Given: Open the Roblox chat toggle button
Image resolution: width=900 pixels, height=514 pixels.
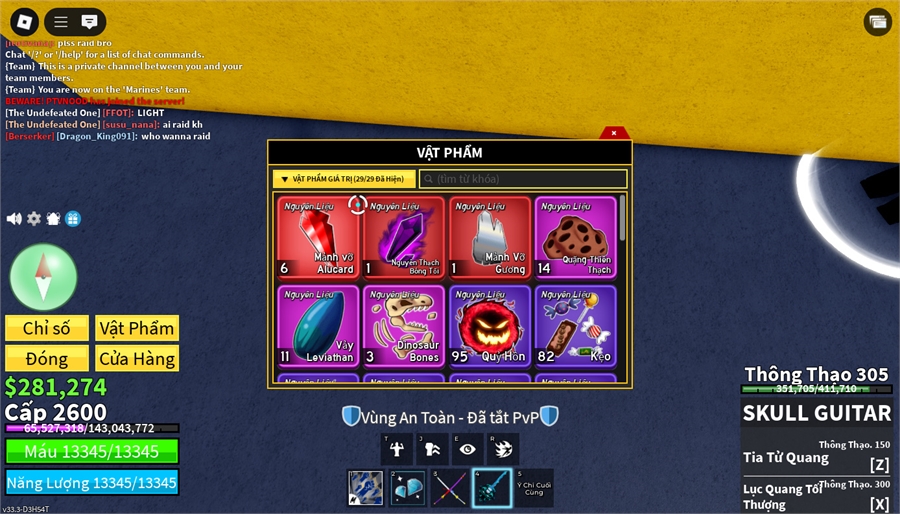Looking at the screenshot, I should click(89, 21).
